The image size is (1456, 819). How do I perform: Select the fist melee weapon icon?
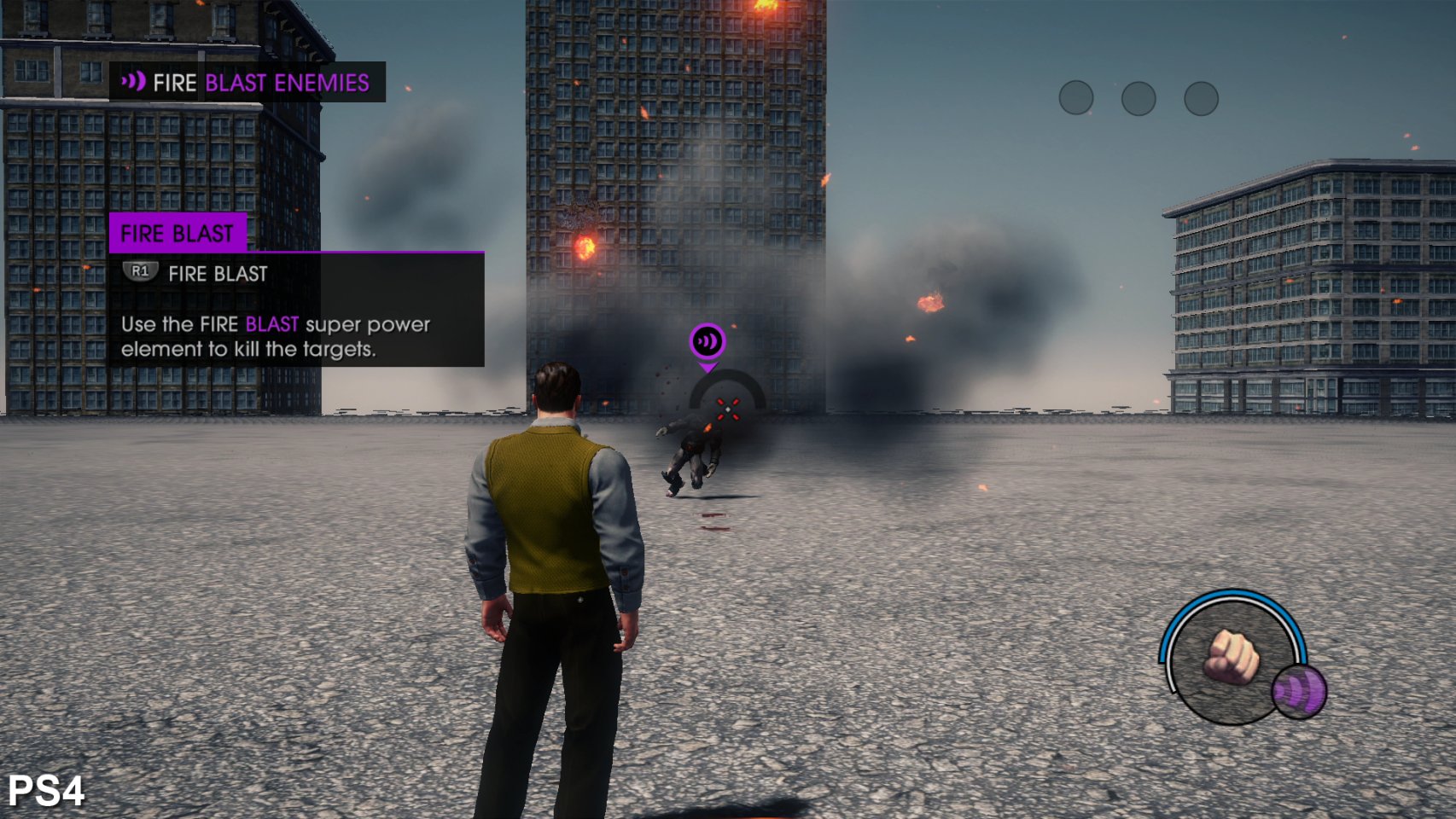point(1230,657)
